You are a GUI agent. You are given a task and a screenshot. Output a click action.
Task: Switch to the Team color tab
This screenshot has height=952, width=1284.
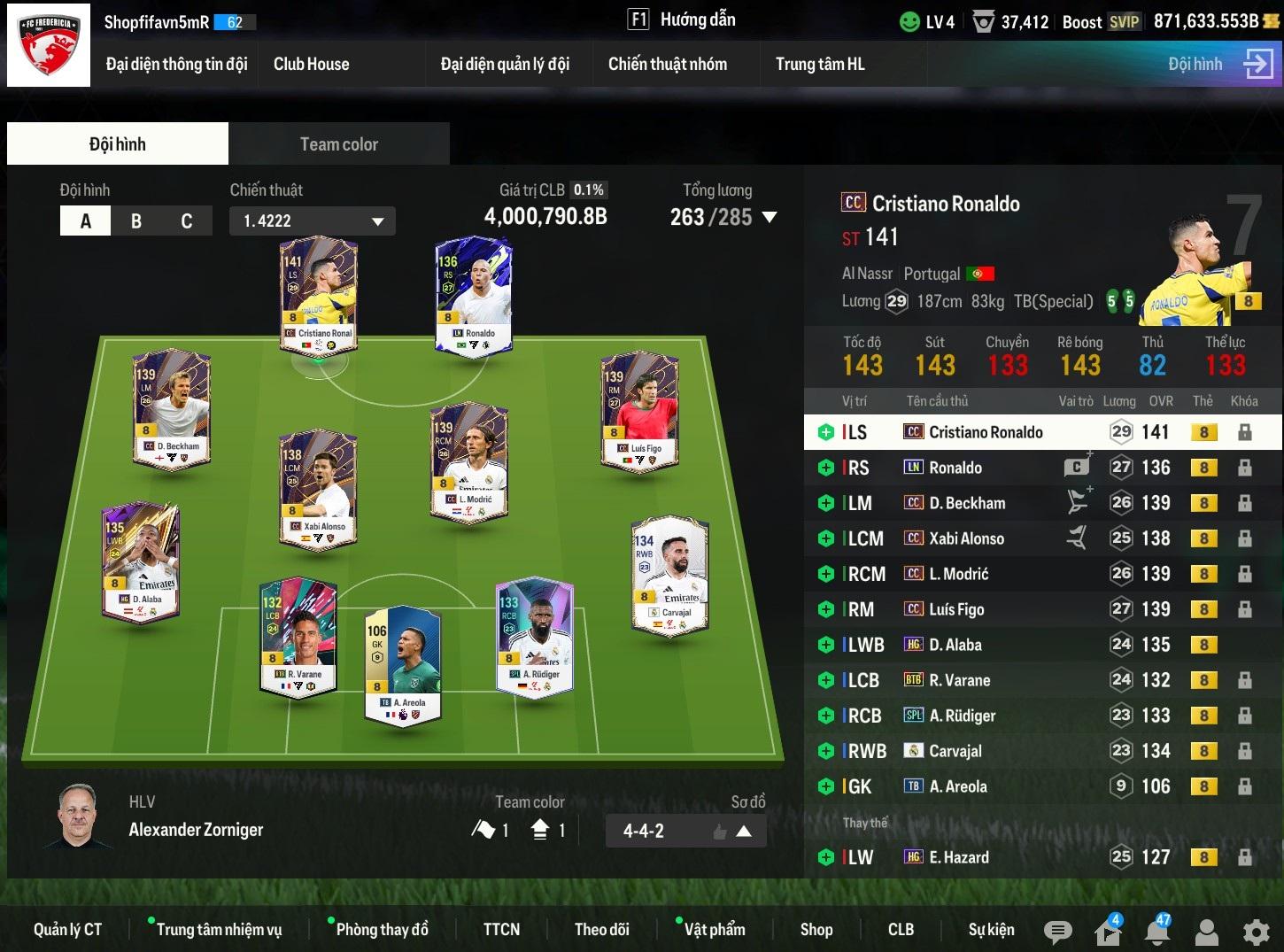(338, 144)
